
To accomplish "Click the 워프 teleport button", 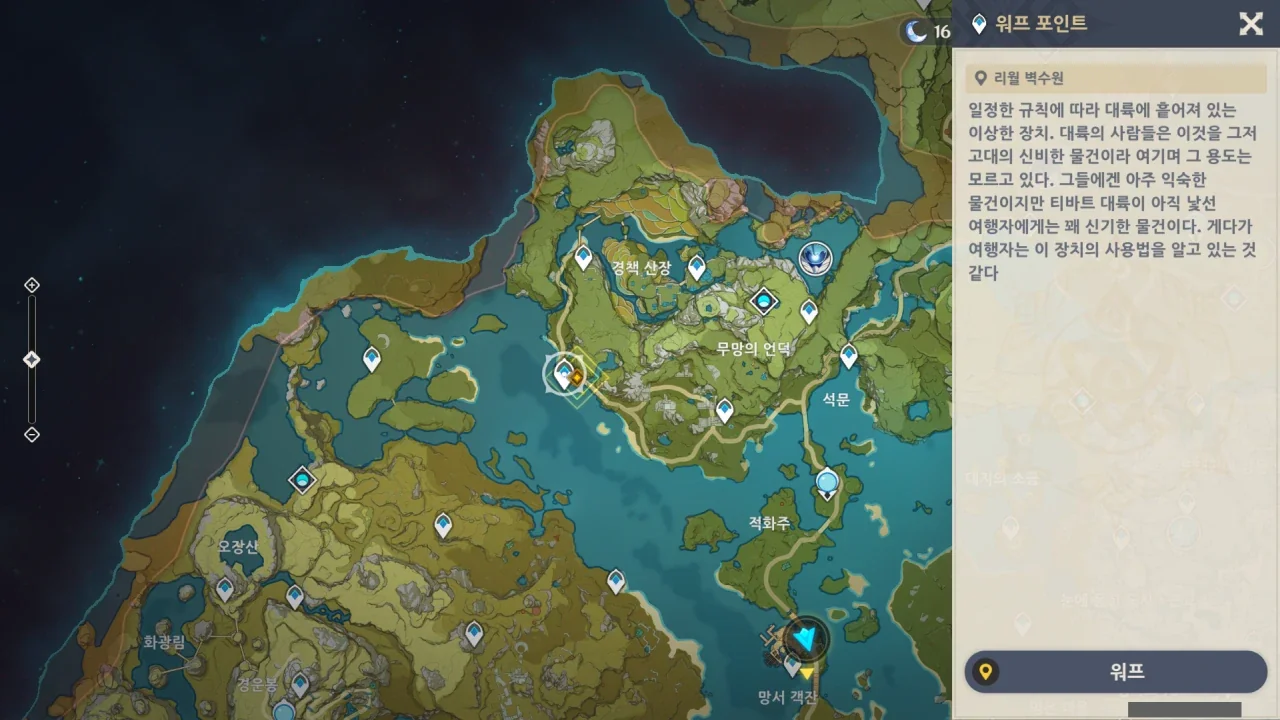I will pos(1115,672).
